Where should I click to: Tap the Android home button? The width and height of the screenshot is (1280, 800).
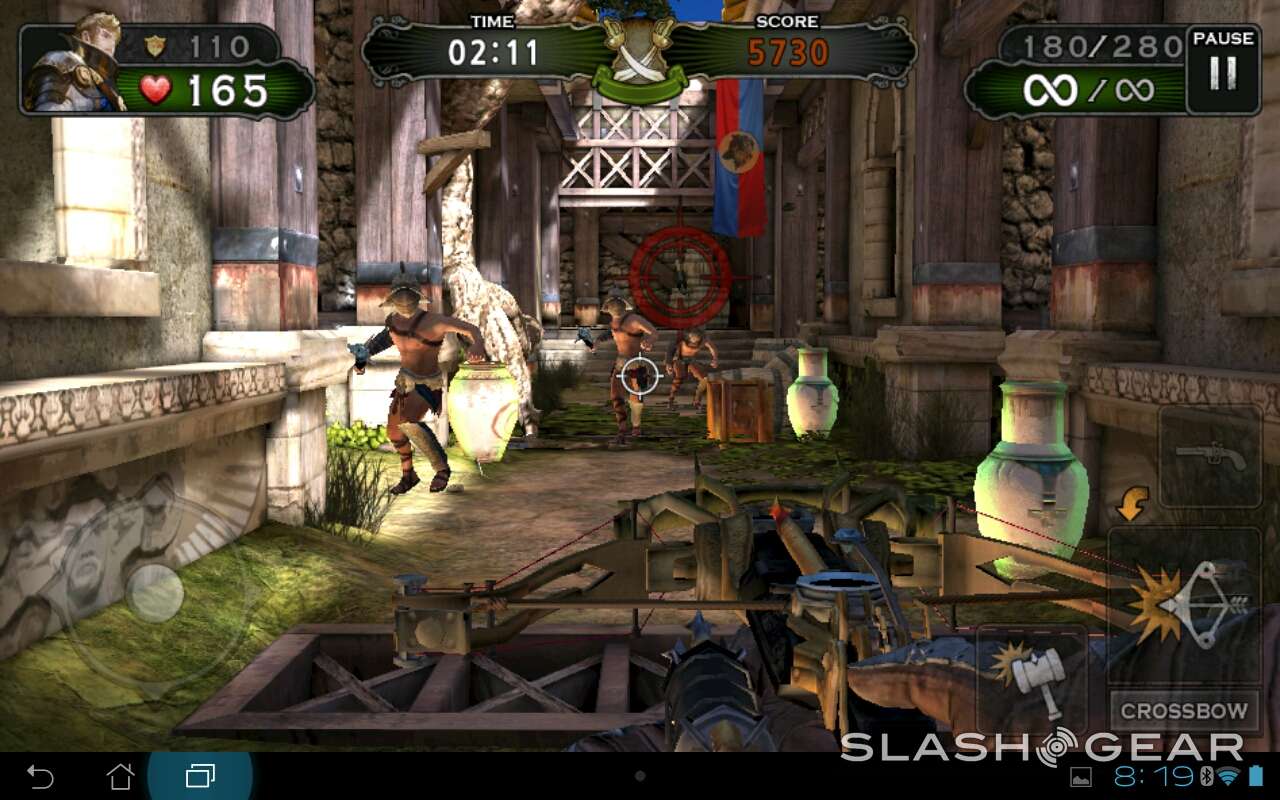120,776
